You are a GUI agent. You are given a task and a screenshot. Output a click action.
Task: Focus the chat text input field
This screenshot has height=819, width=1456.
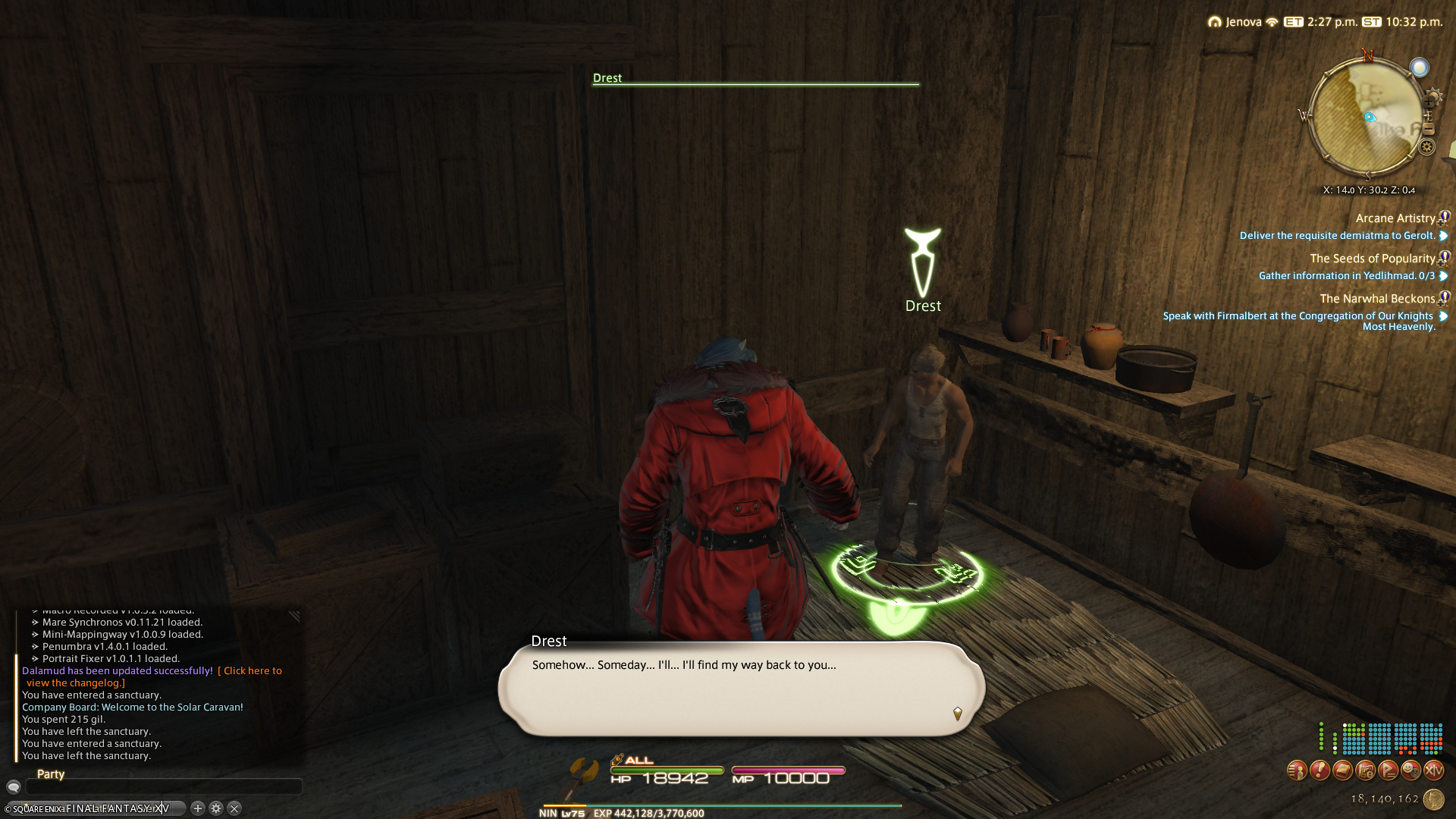point(163,787)
